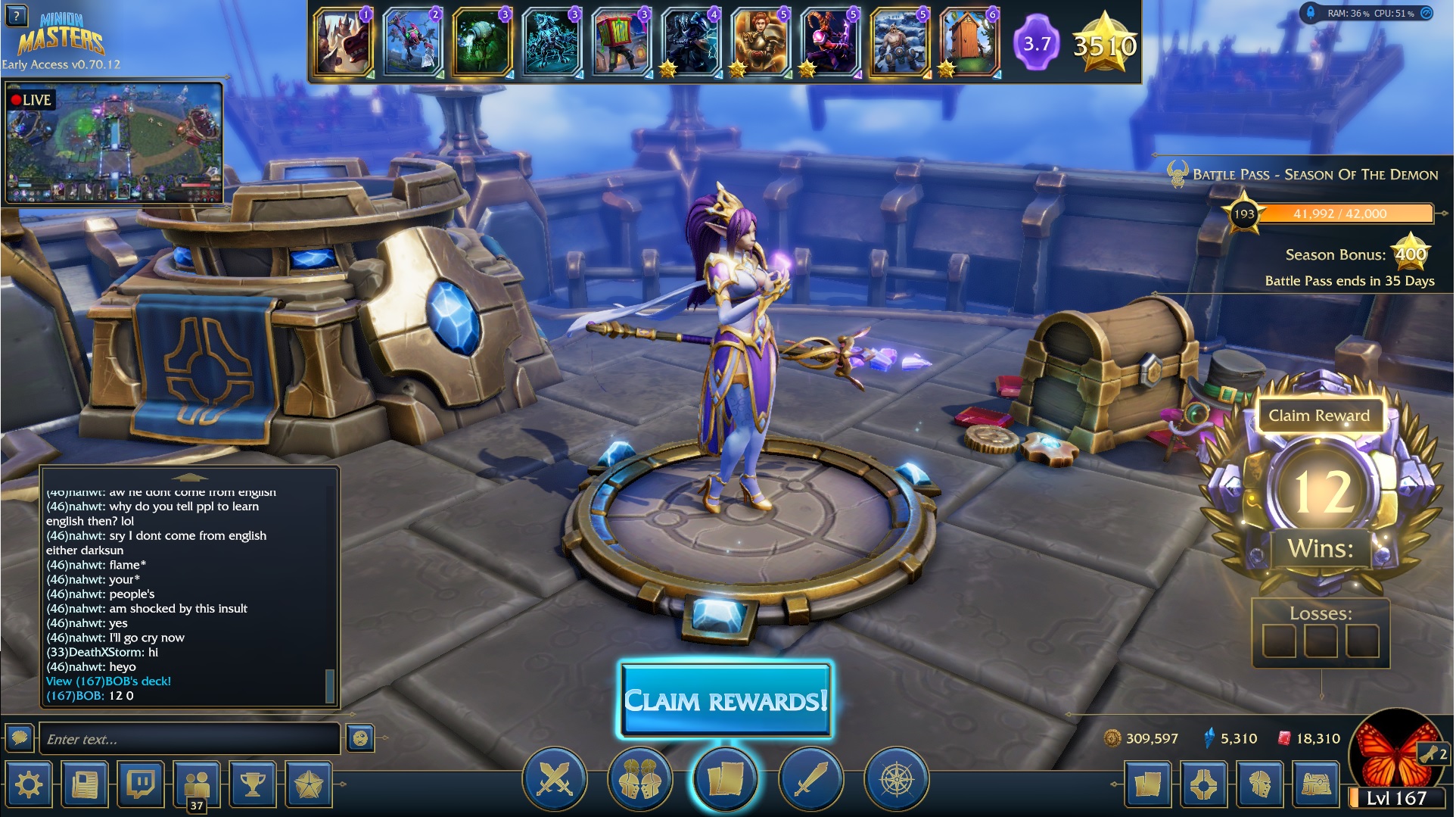Screen dimensions: 1456x817
Task: Open the treasure chest shop
Action: point(1317,784)
